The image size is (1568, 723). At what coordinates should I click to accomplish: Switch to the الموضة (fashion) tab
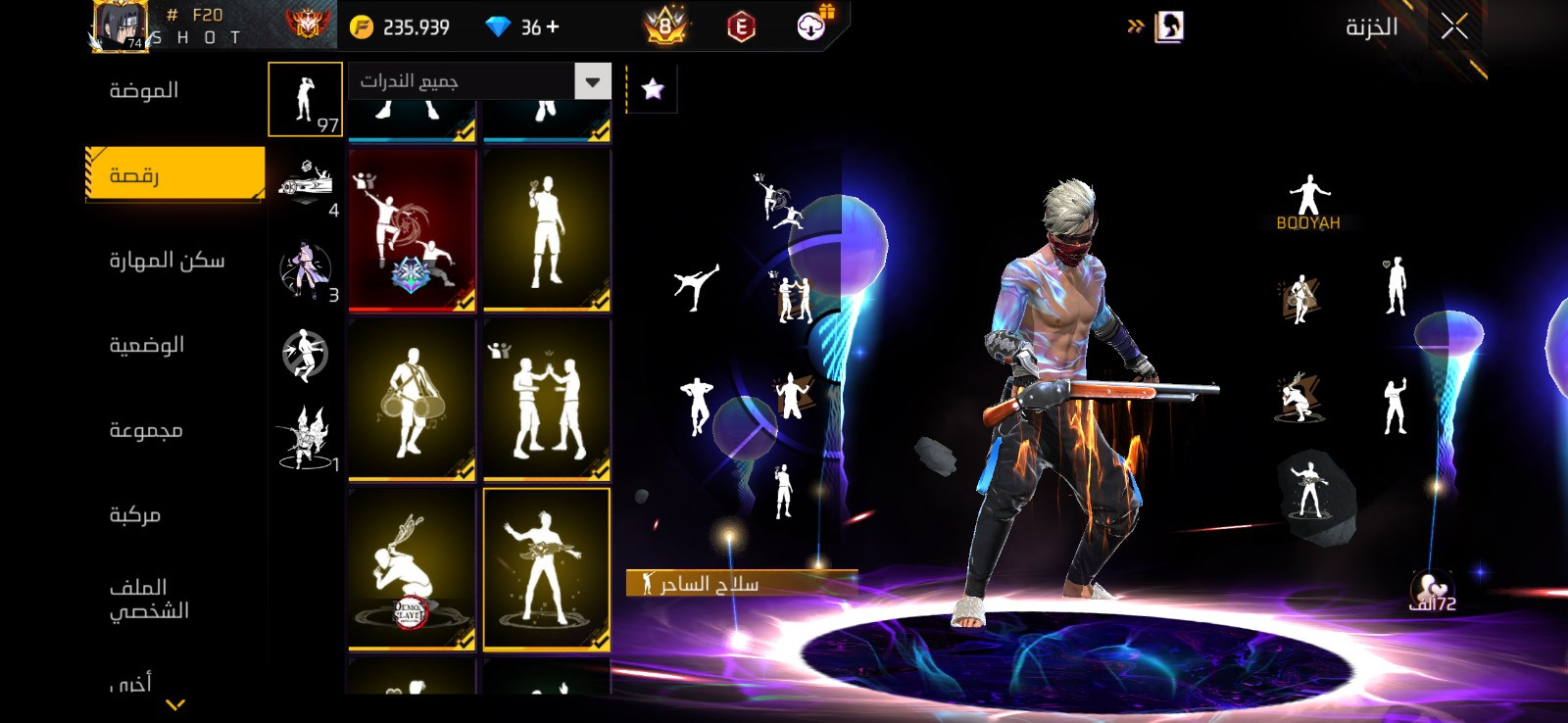point(144,91)
